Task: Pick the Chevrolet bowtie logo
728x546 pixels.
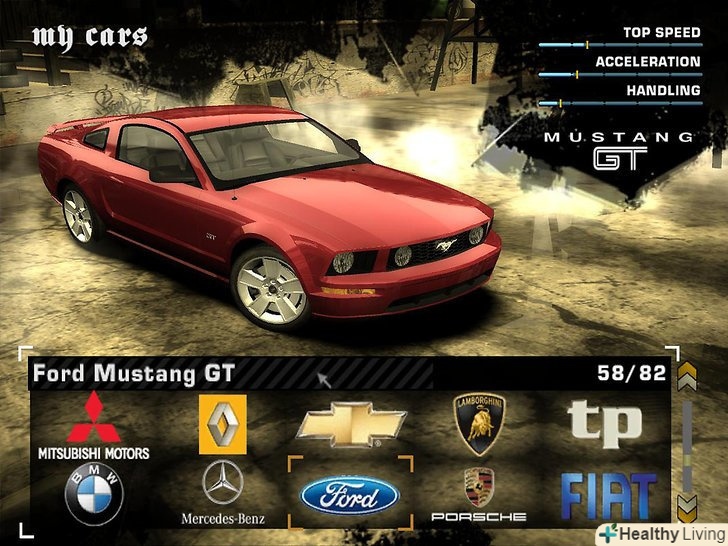Action: point(350,424)
